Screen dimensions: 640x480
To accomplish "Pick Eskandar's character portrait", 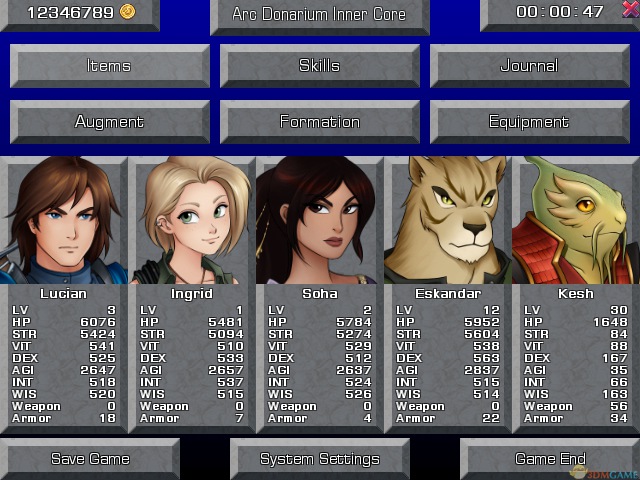I will click(x=447, y=222).
